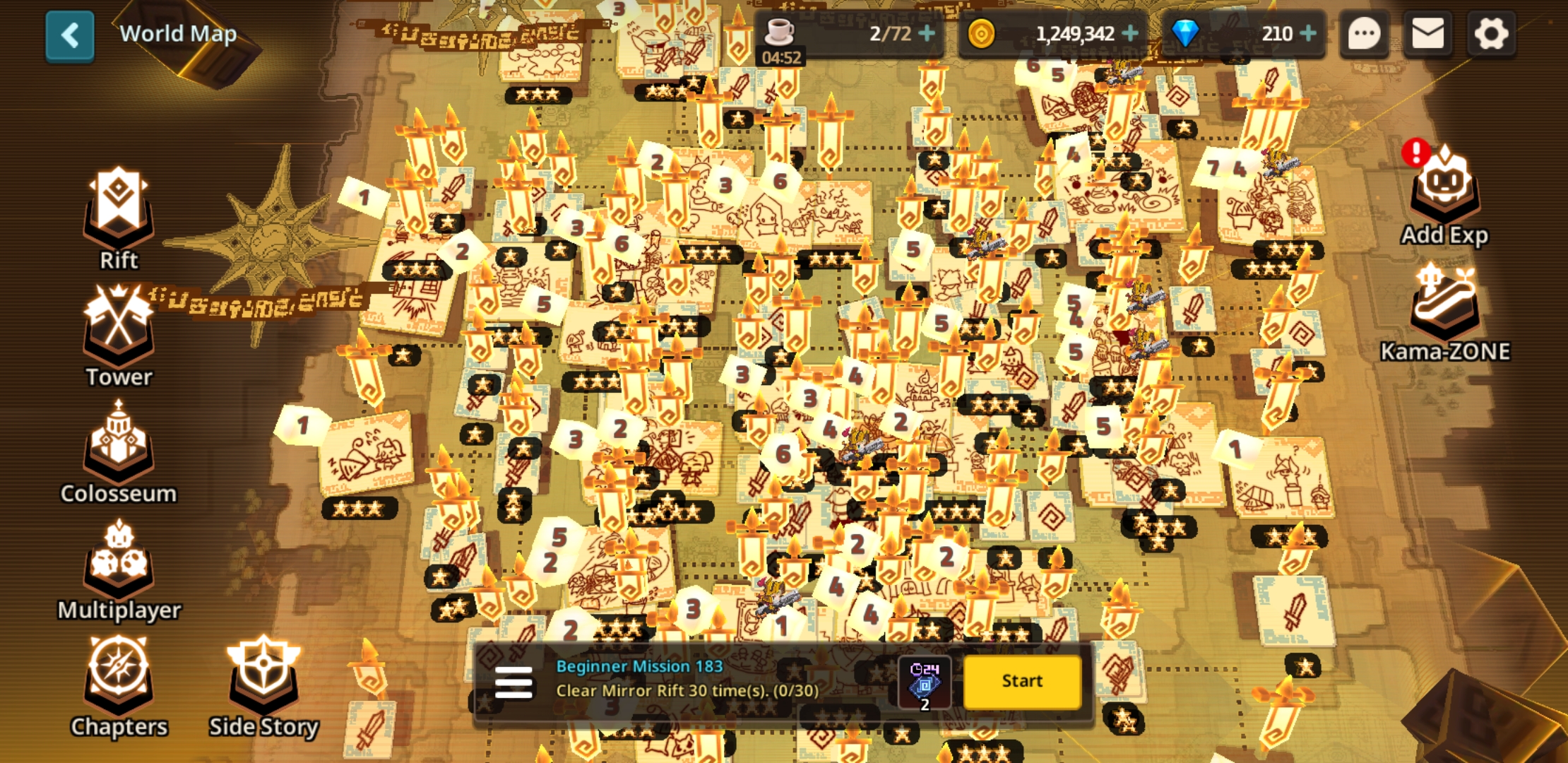Buy gems with plus next to 210
1568x763 pixels.
click(1311, 33)
